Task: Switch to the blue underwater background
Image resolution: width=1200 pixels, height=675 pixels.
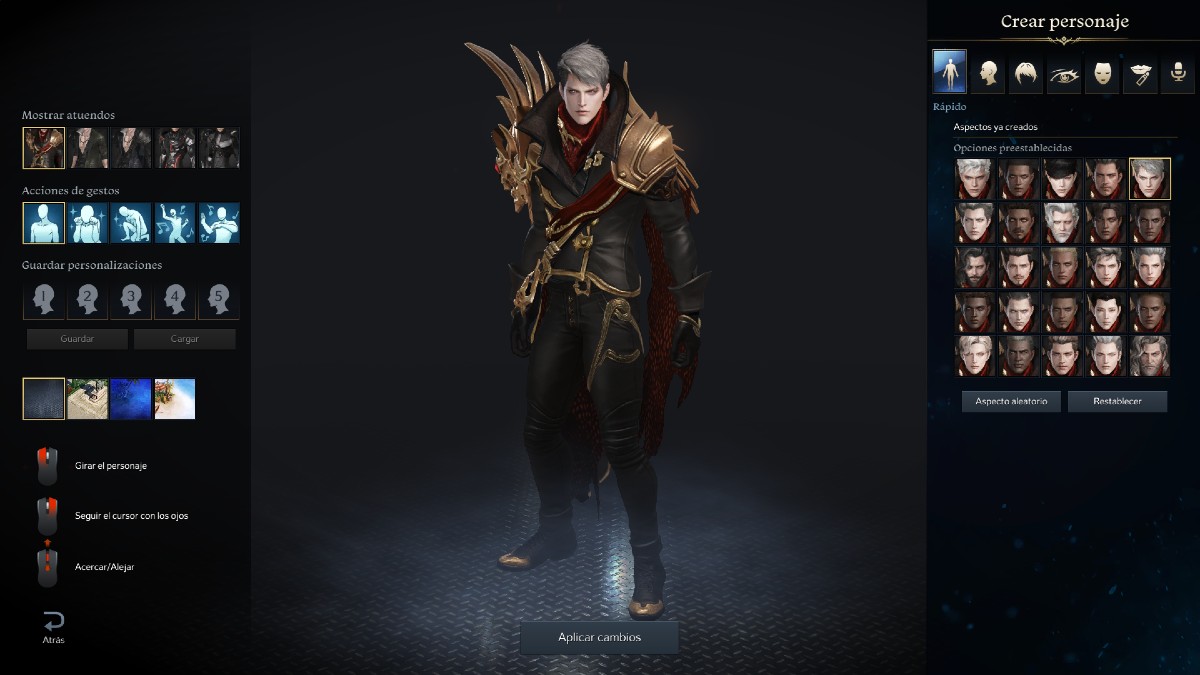Action: pos(131,399)
